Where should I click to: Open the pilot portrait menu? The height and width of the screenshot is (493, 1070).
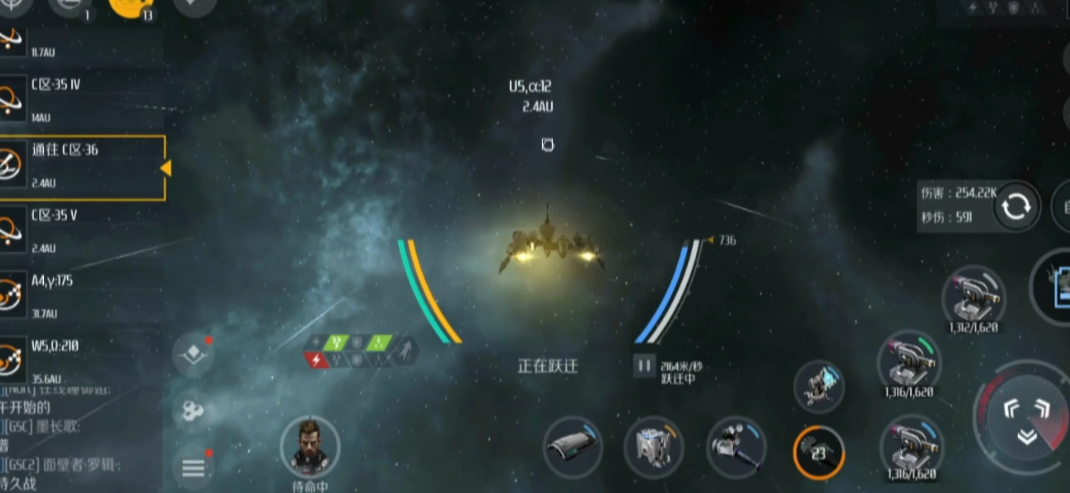click(310, 446)
